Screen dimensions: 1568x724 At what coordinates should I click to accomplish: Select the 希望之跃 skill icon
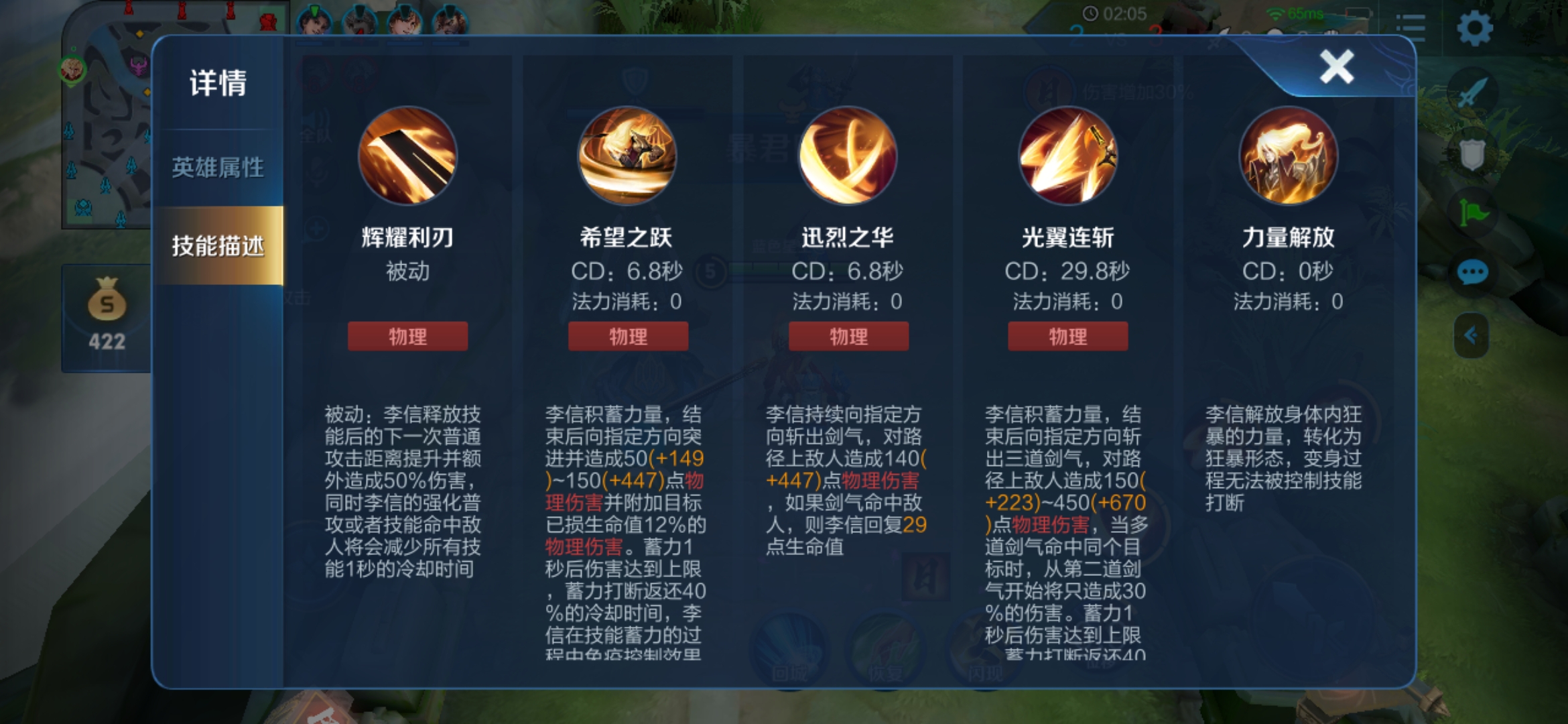tap(628, 156)
